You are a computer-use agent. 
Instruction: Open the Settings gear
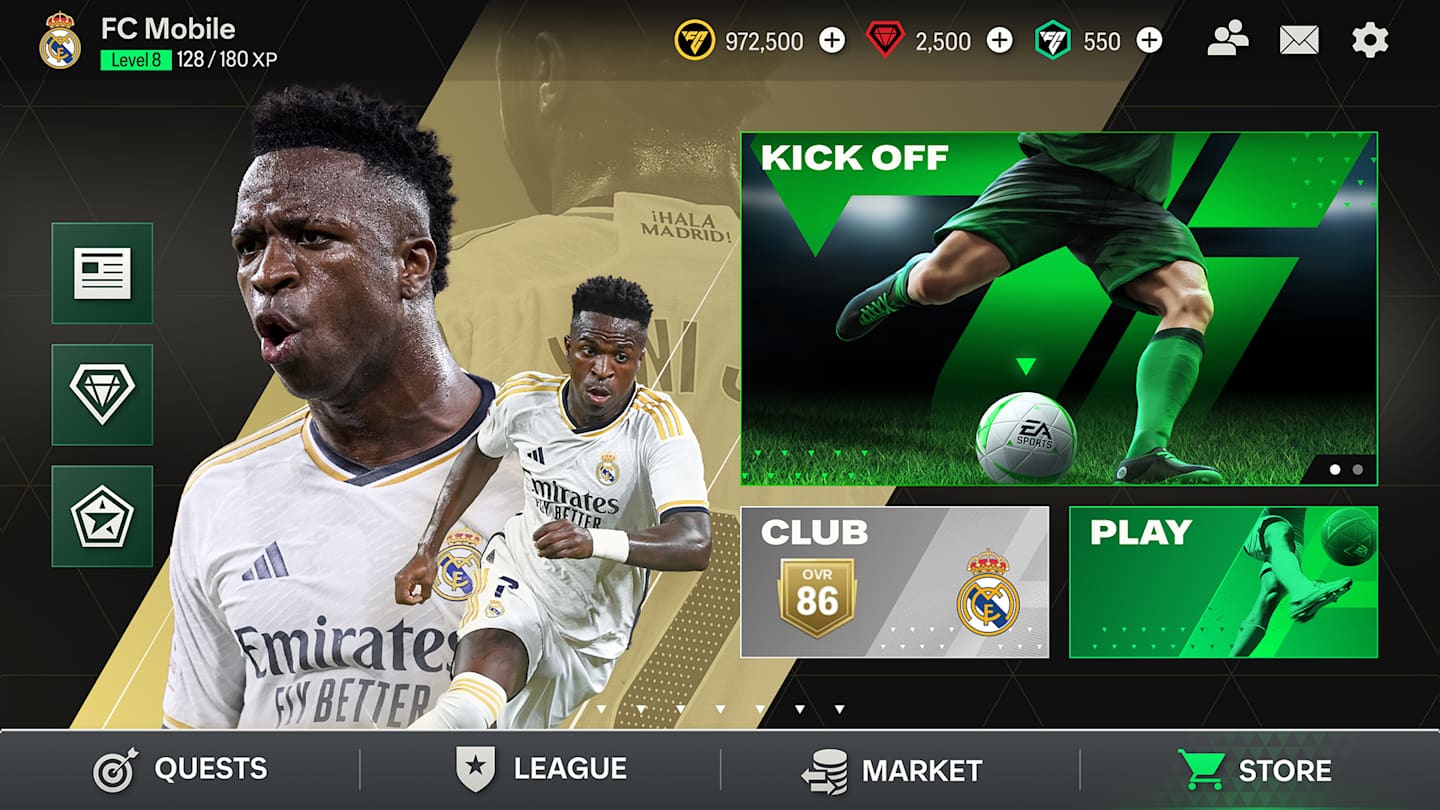(1371, 41)
